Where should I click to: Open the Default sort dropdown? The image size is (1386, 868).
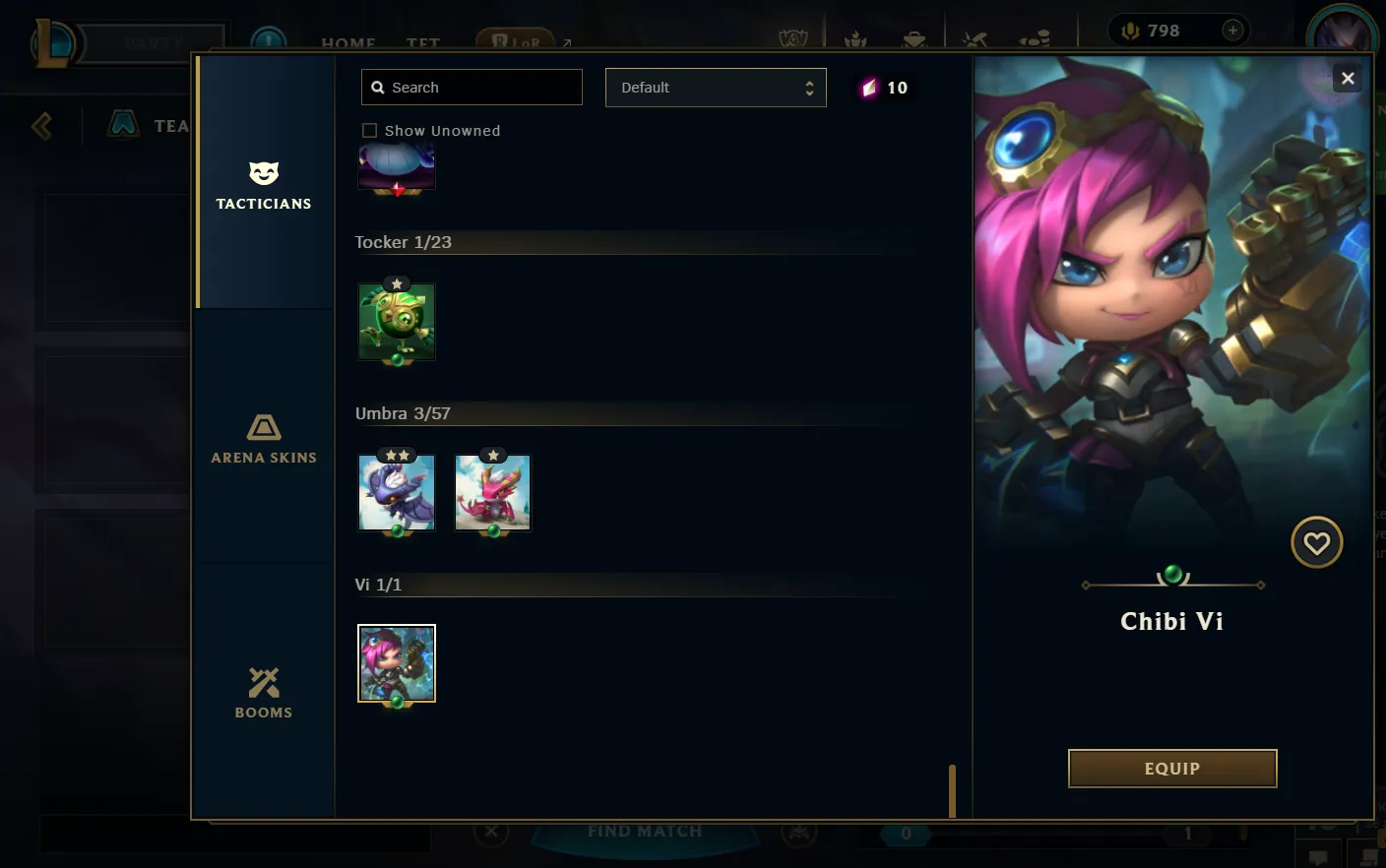716,88
